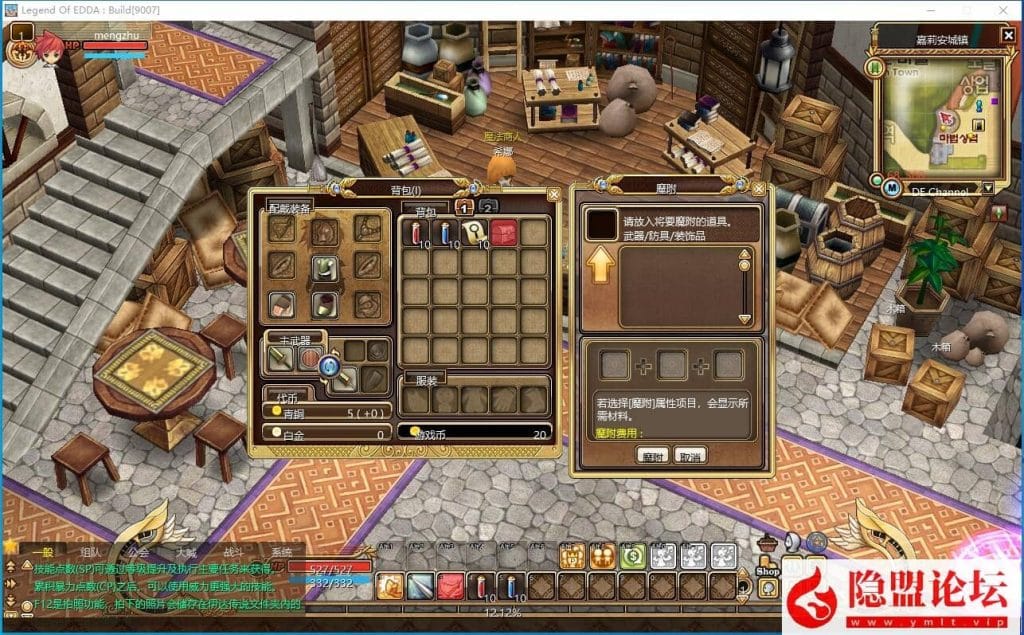Image resolution: width=1024 pixels, height=635 pixels.
Task: Switch to backpack page 2 tab
Action: [x=488, y=208]
